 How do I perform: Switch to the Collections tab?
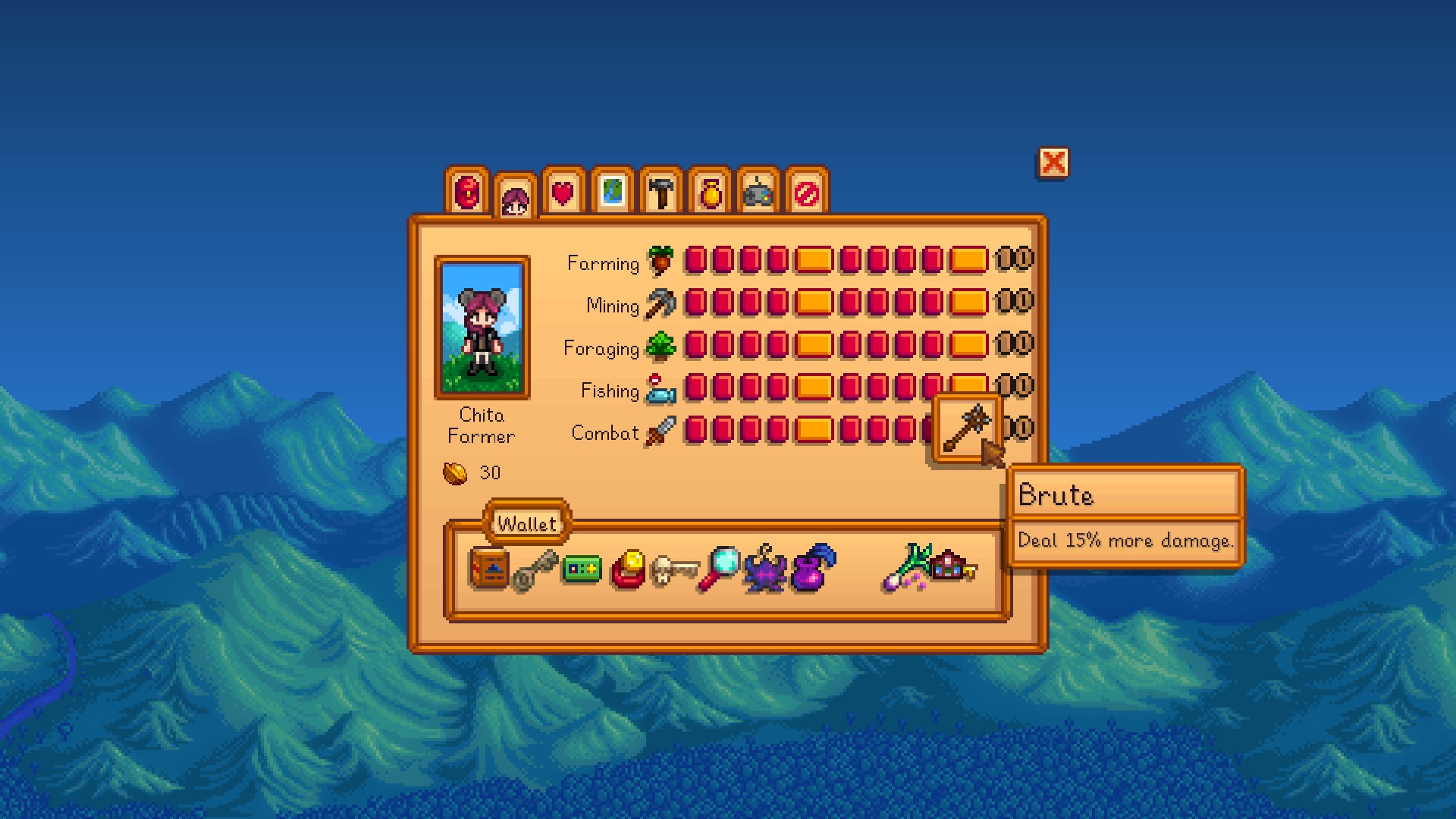click(x=709, y=191)
